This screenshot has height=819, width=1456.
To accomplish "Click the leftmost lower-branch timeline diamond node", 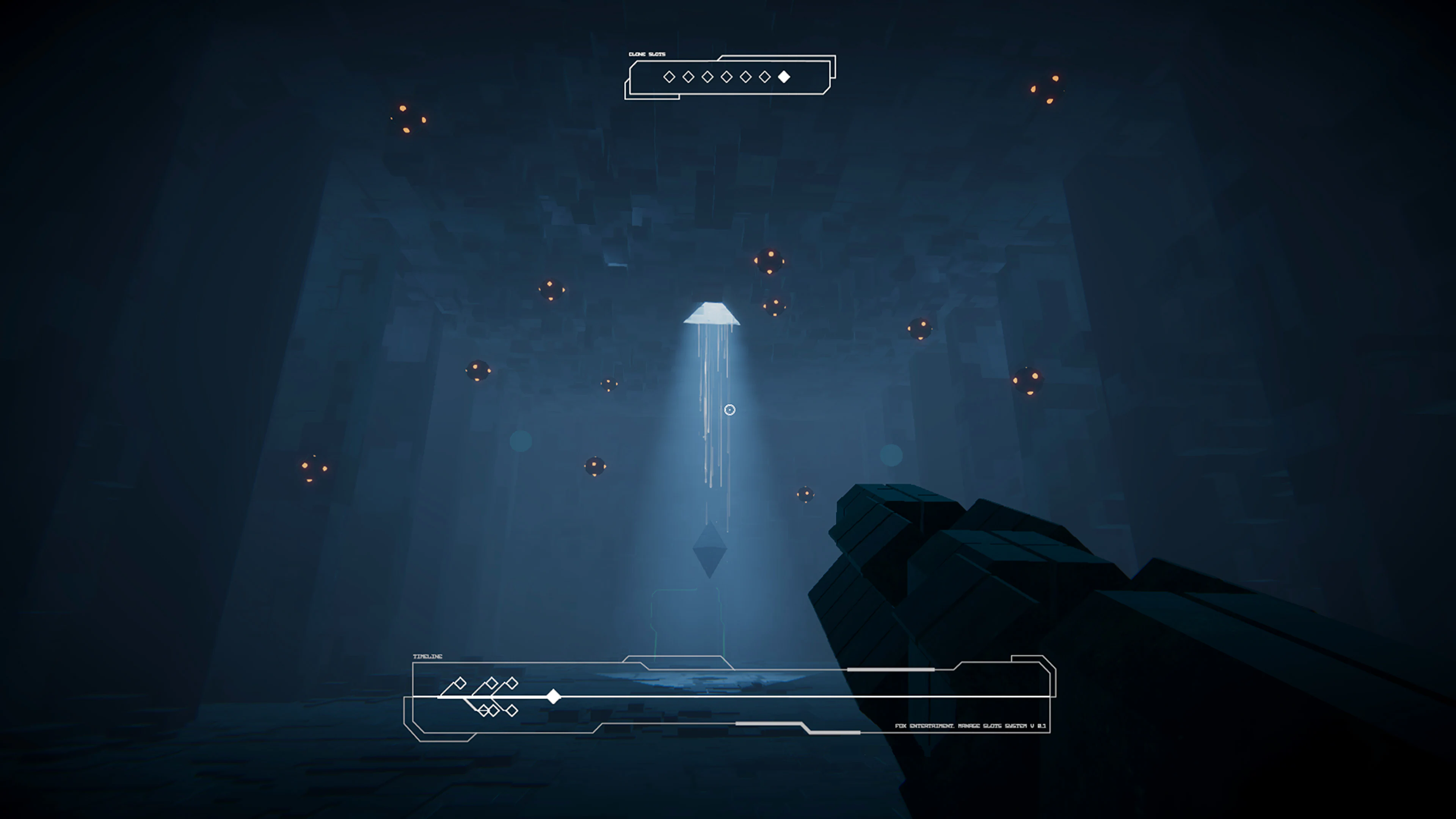I will coord(484,710).
